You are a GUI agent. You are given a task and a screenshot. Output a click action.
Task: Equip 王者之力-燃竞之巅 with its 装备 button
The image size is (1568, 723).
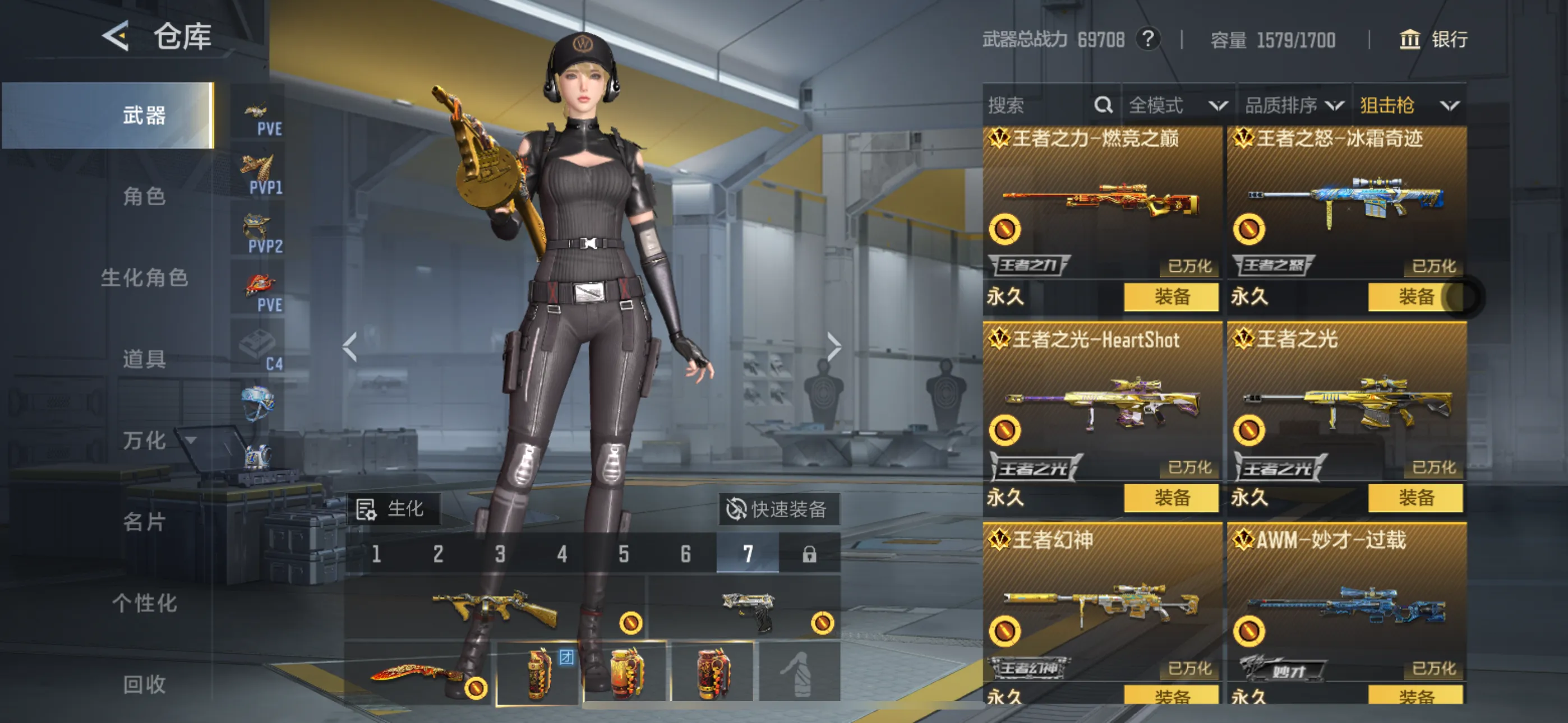click(x=1171, y=296)
